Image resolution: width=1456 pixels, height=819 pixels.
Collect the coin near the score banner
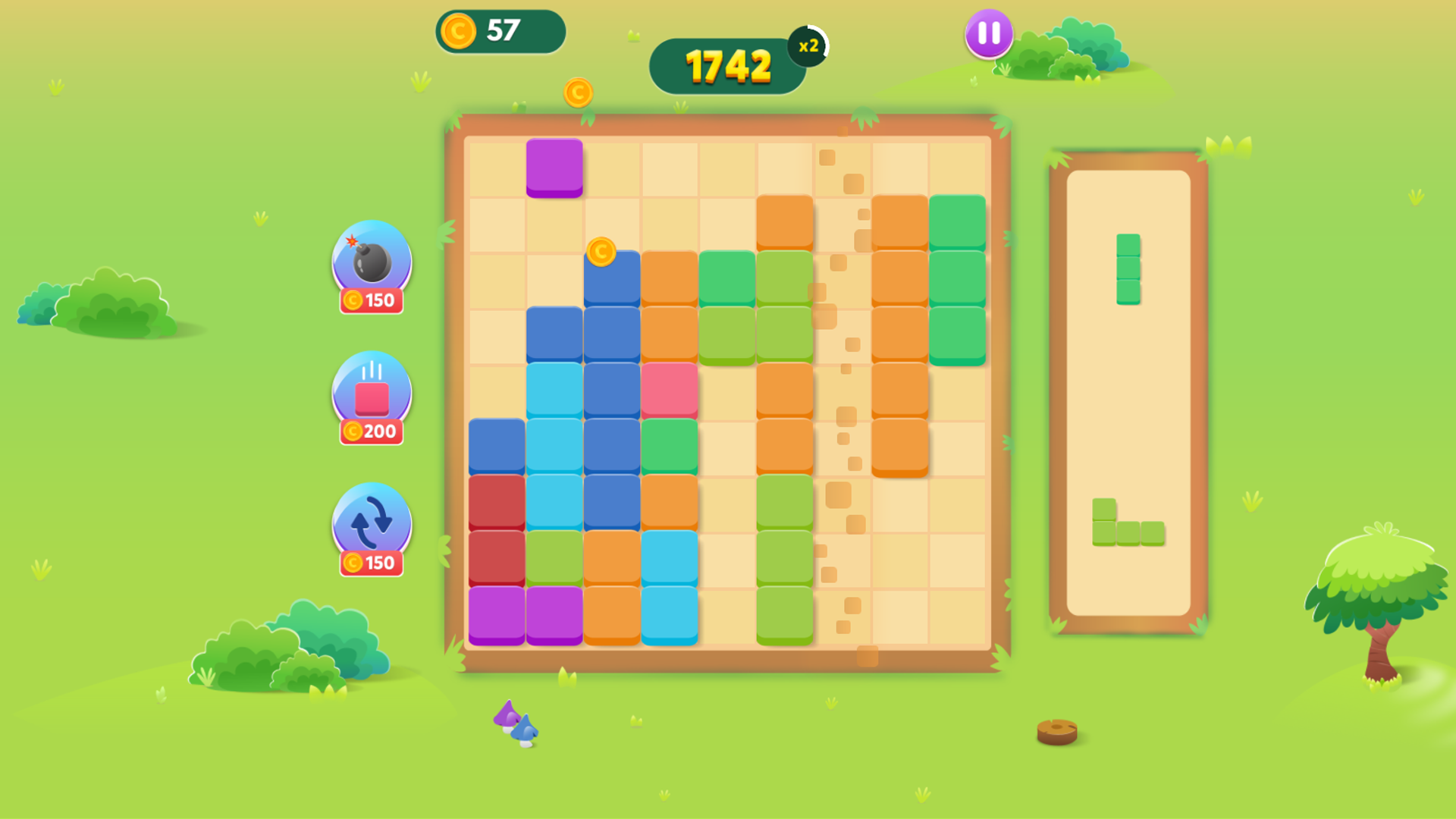coord(579,91)
